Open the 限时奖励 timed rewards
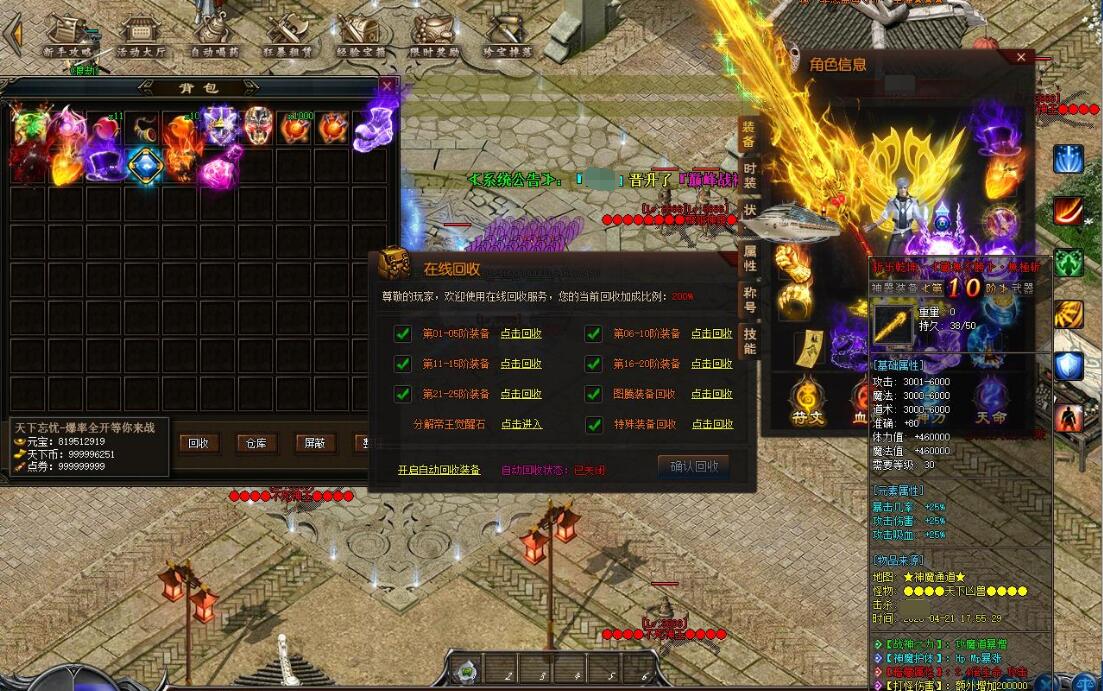The height and width of the screenshot is (691, 1103). click(x=435, y=37)
